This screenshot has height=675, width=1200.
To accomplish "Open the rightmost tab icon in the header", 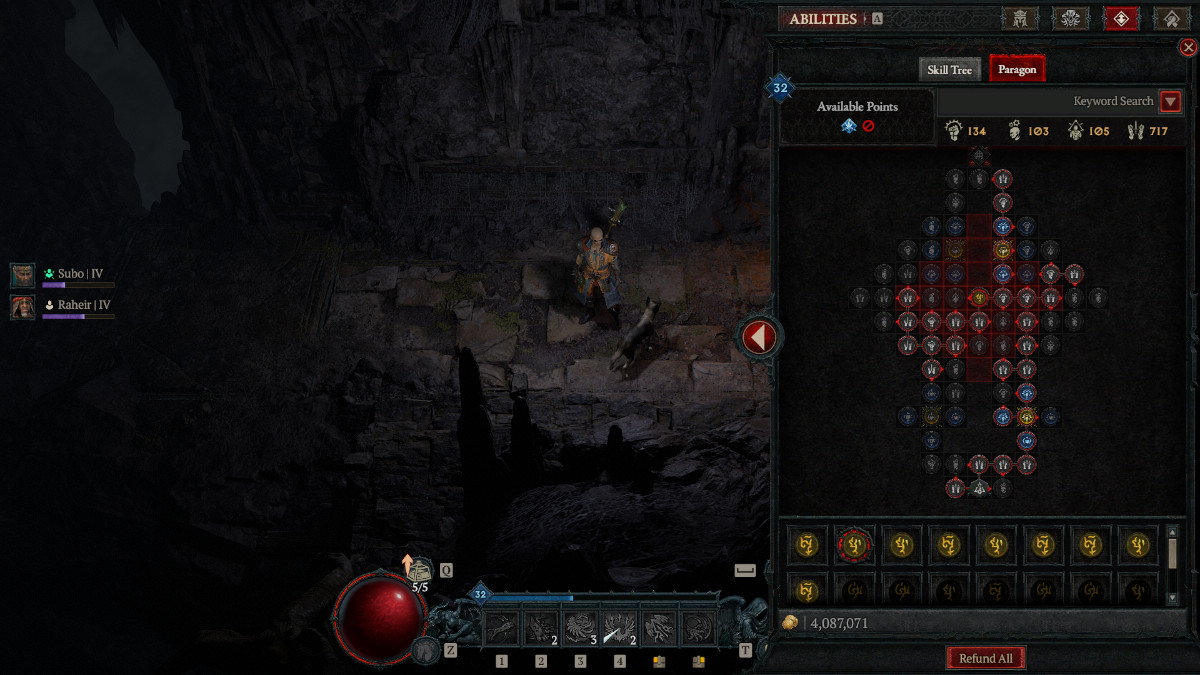I will tap(1170, 19).
